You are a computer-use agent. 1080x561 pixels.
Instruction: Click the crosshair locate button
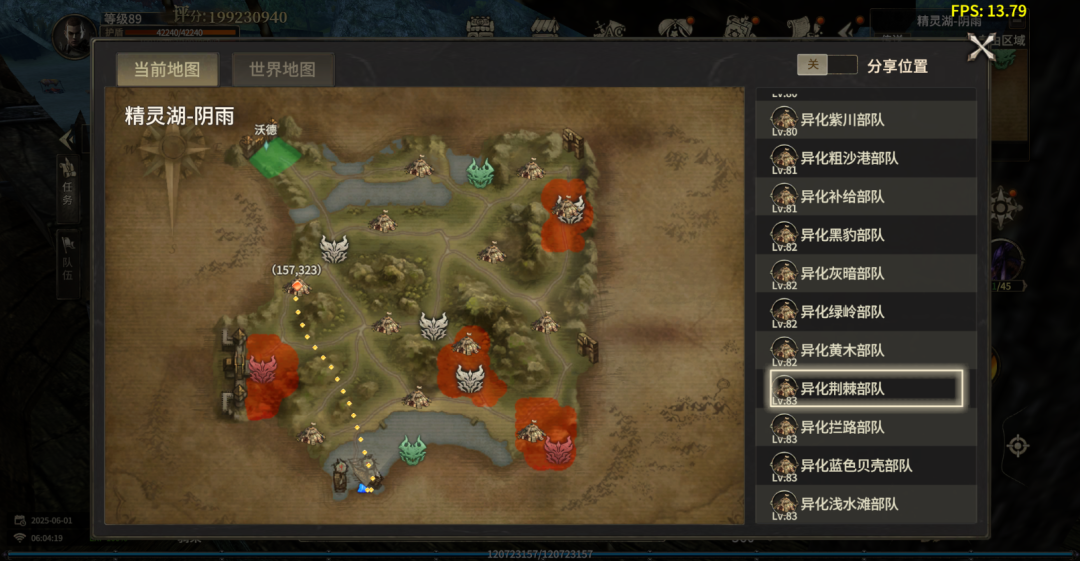pos(1018,445)
